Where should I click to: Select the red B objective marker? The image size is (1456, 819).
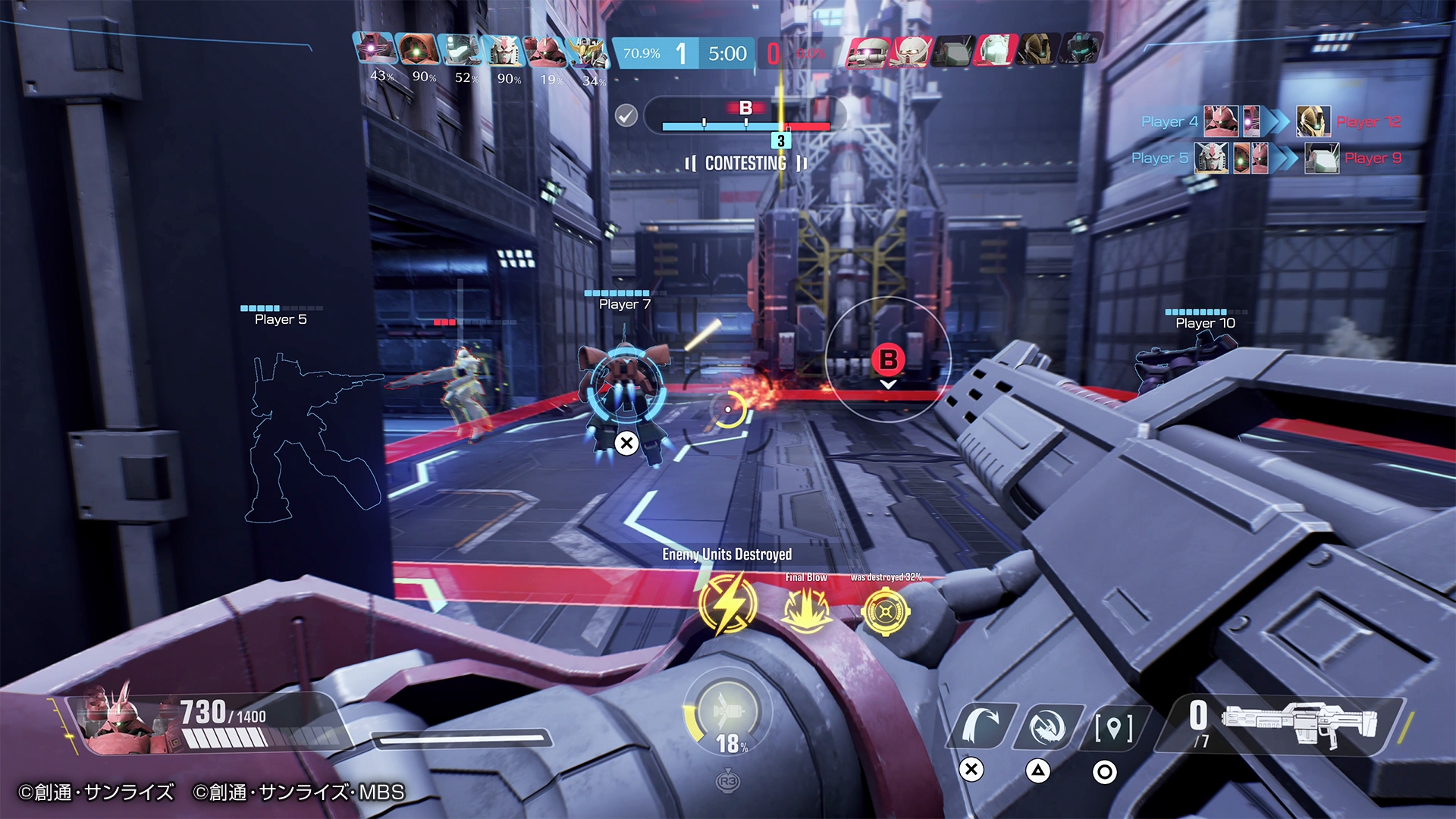(x=888, y=359)
